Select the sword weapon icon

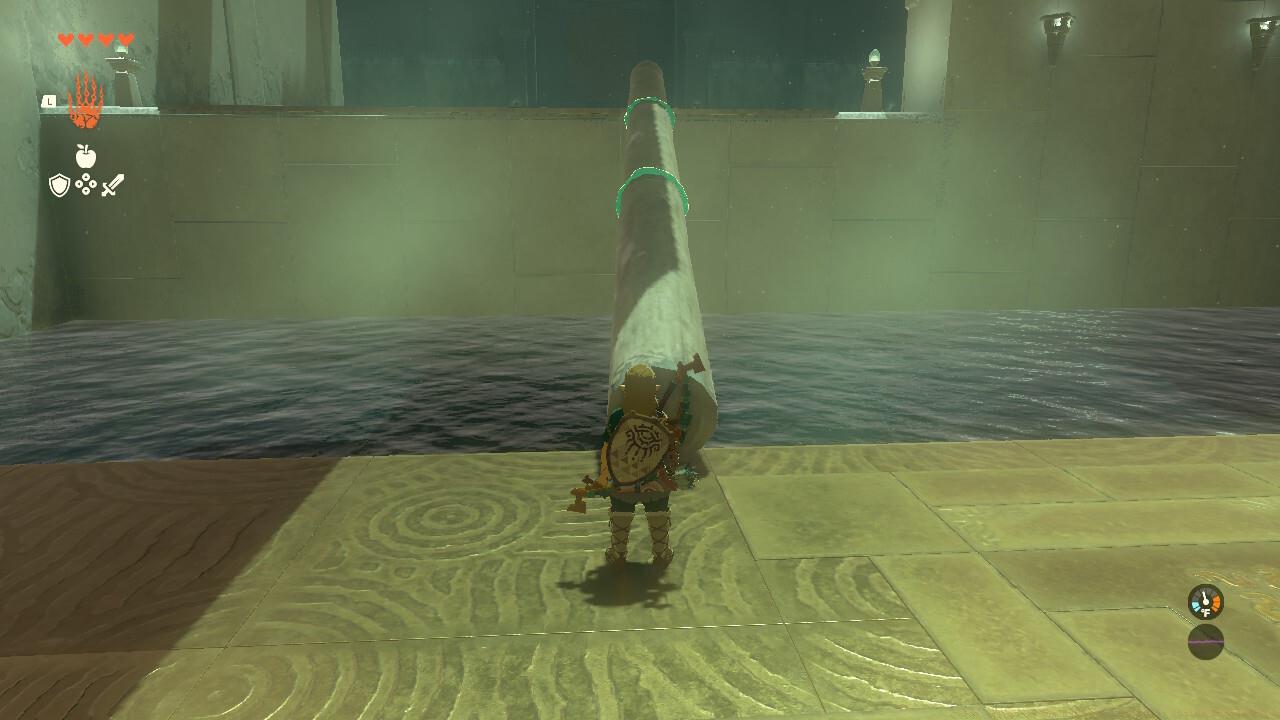coord(111,185)
